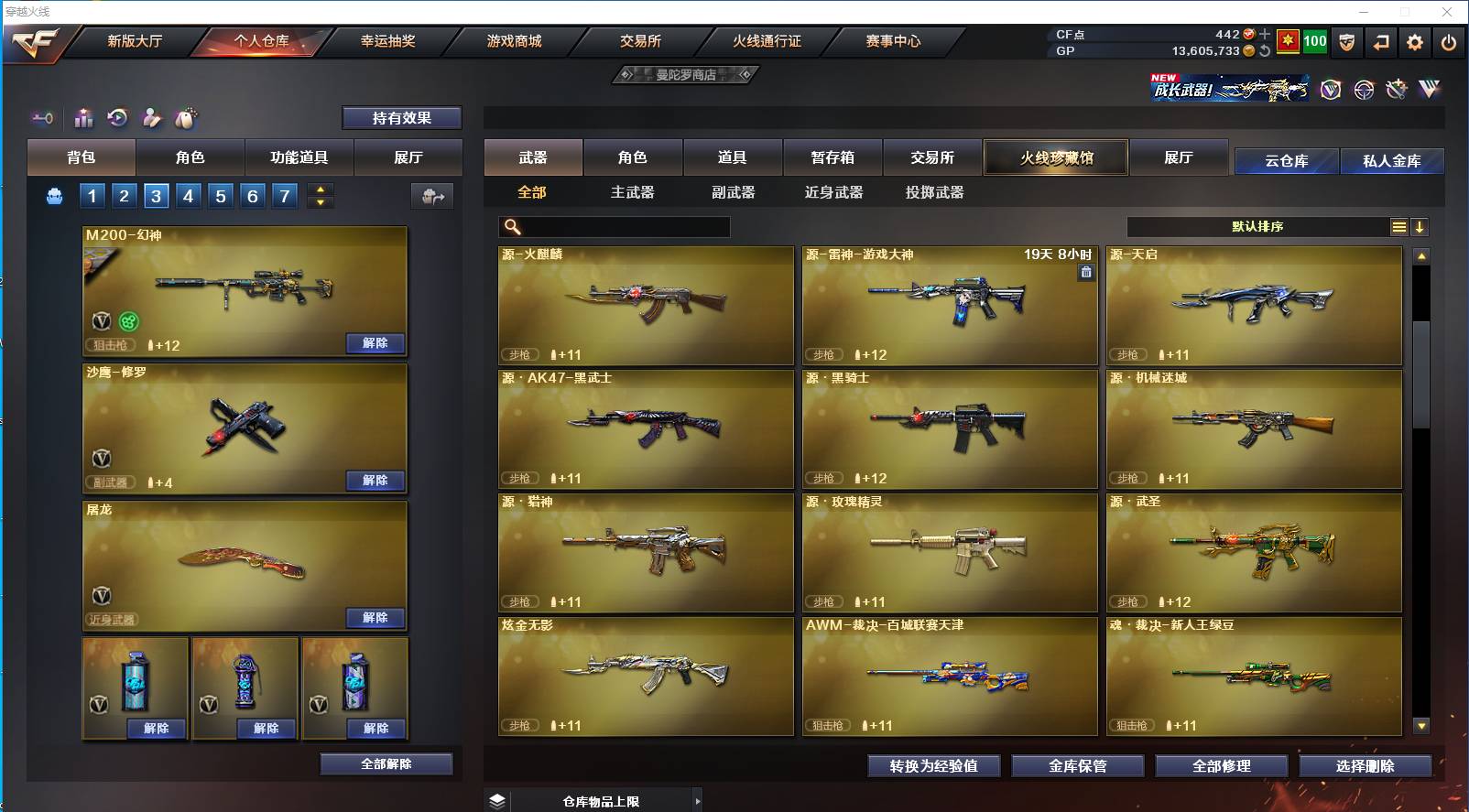Select the key icon in the left toolbar
This screenshot has height=812, width=1469.
point(44,117)
